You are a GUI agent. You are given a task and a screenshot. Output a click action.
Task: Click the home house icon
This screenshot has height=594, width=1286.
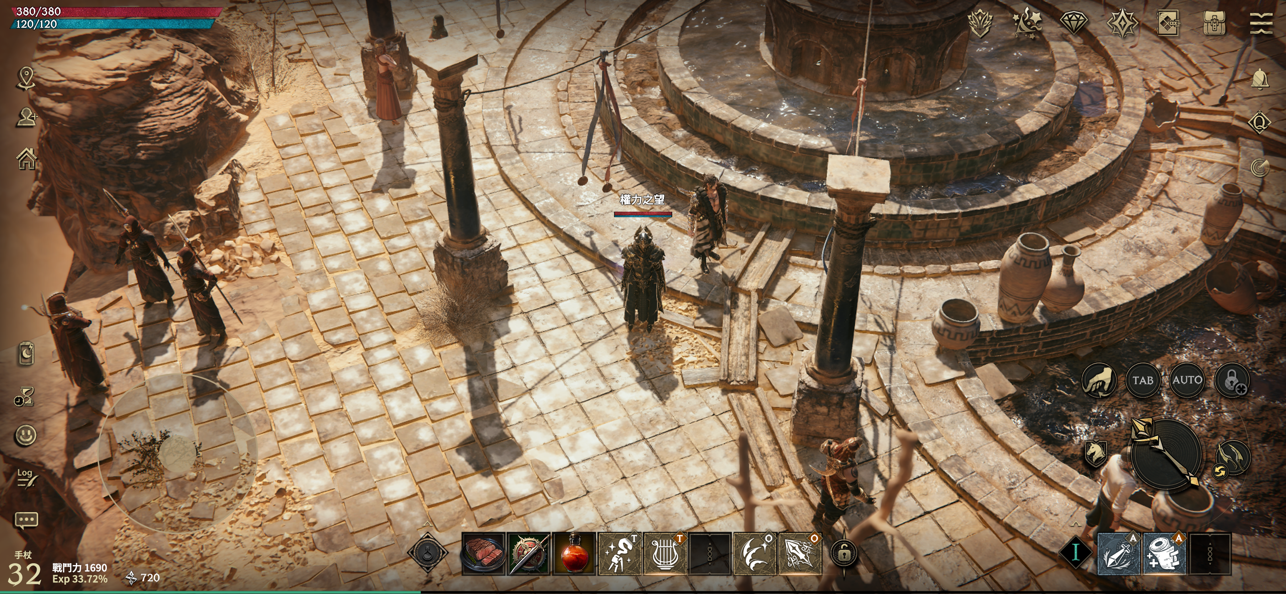pos(26,159)
